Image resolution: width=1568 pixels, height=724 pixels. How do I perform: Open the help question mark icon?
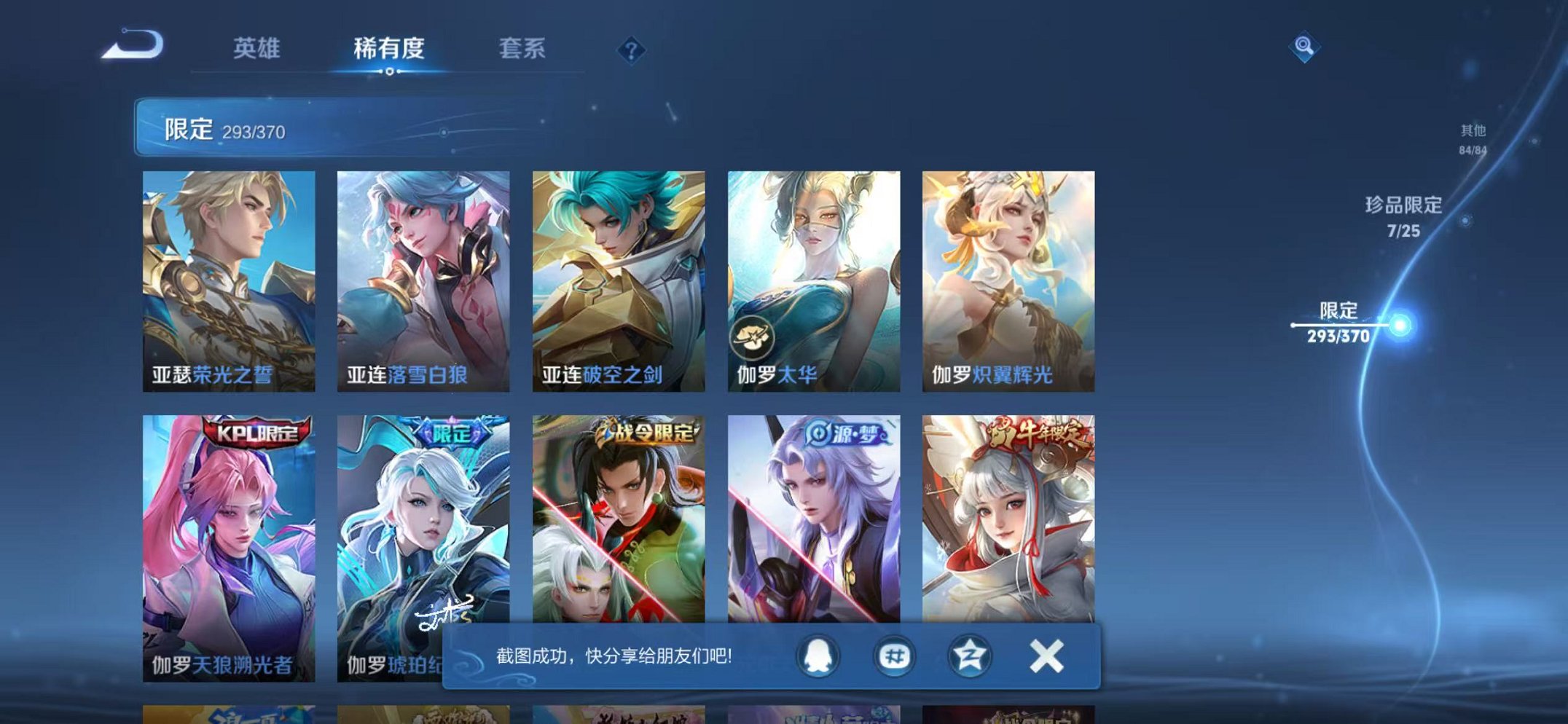pos(631,51)
